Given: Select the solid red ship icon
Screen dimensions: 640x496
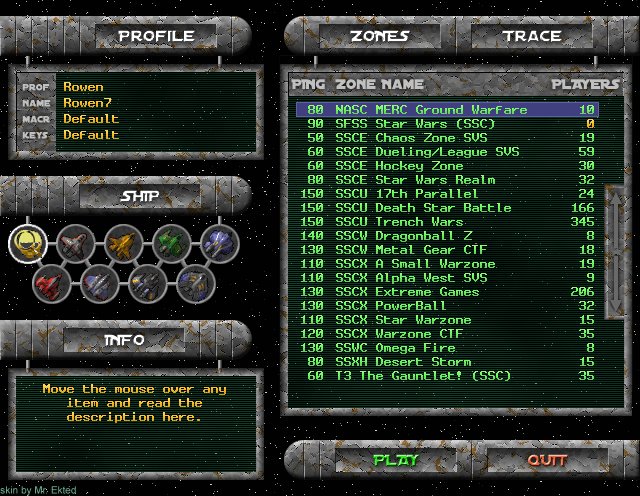Looking at the screenshot, I should (50, 284).
